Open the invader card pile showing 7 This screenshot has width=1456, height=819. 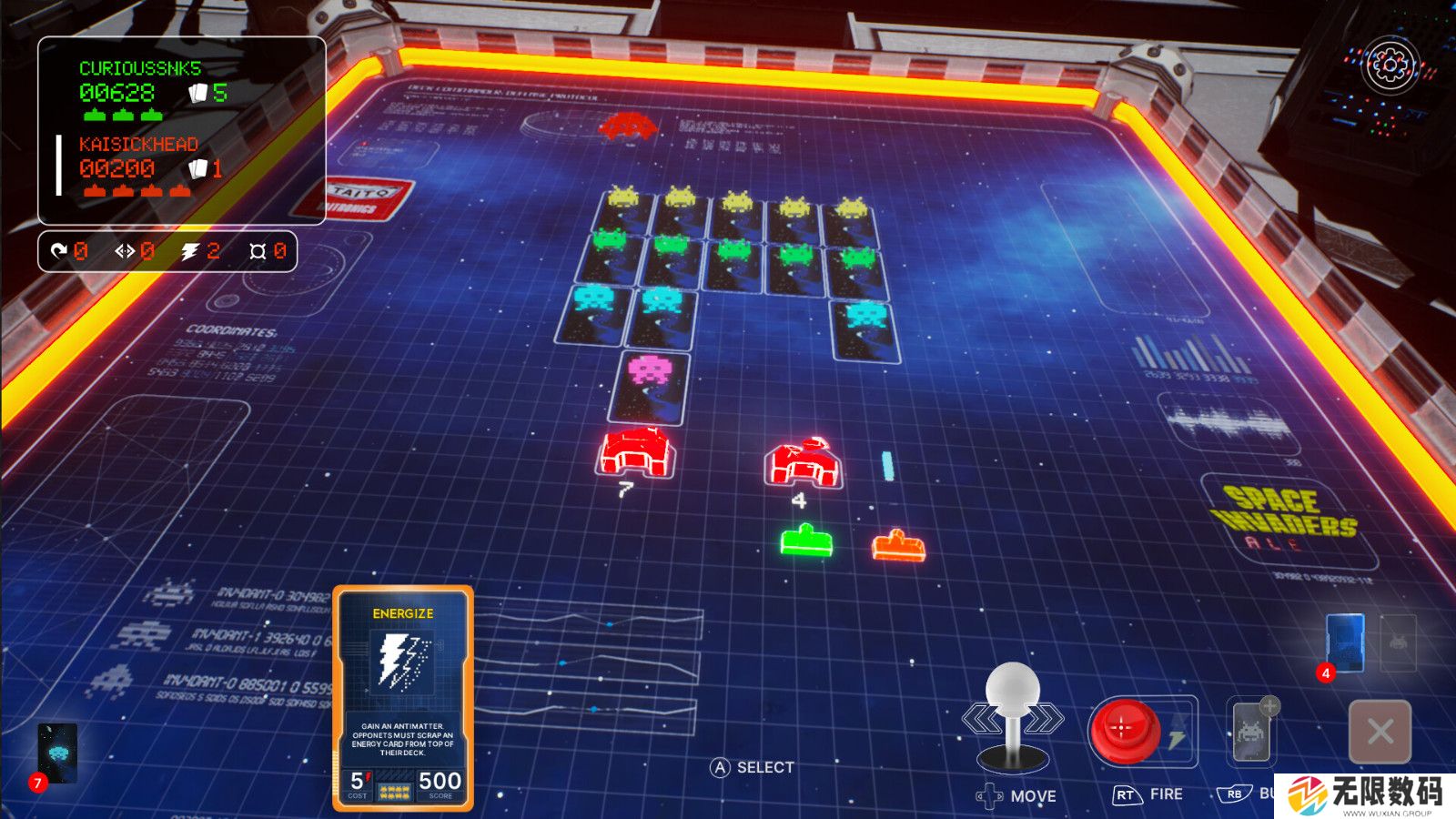(58, 753)
